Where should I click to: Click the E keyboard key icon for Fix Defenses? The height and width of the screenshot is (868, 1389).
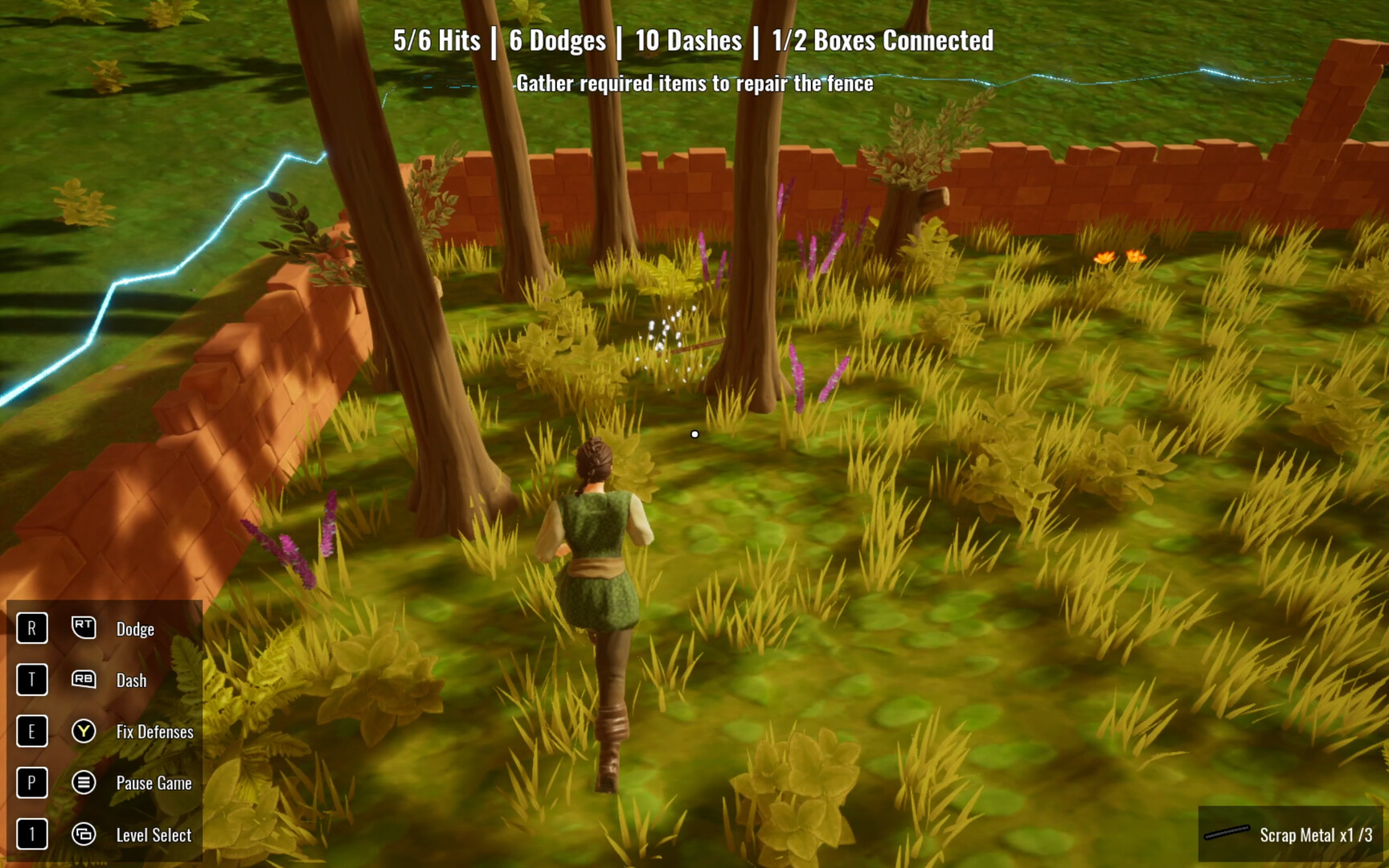(x=31, y=731)
